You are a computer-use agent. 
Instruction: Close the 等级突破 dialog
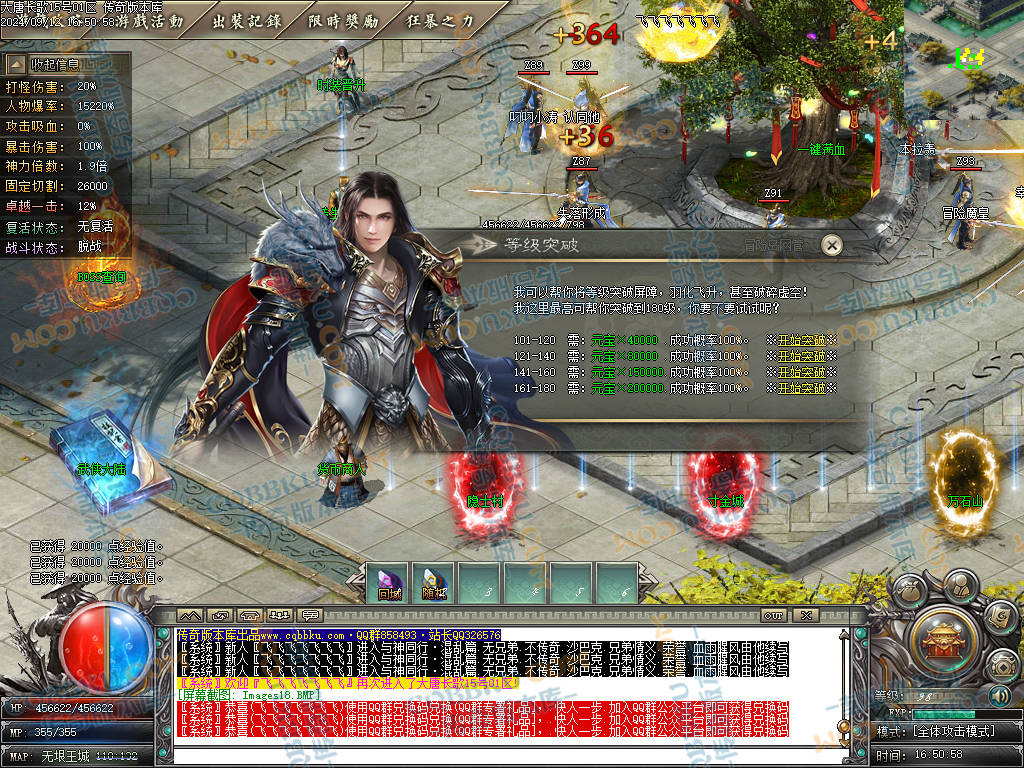pos(831,245)
